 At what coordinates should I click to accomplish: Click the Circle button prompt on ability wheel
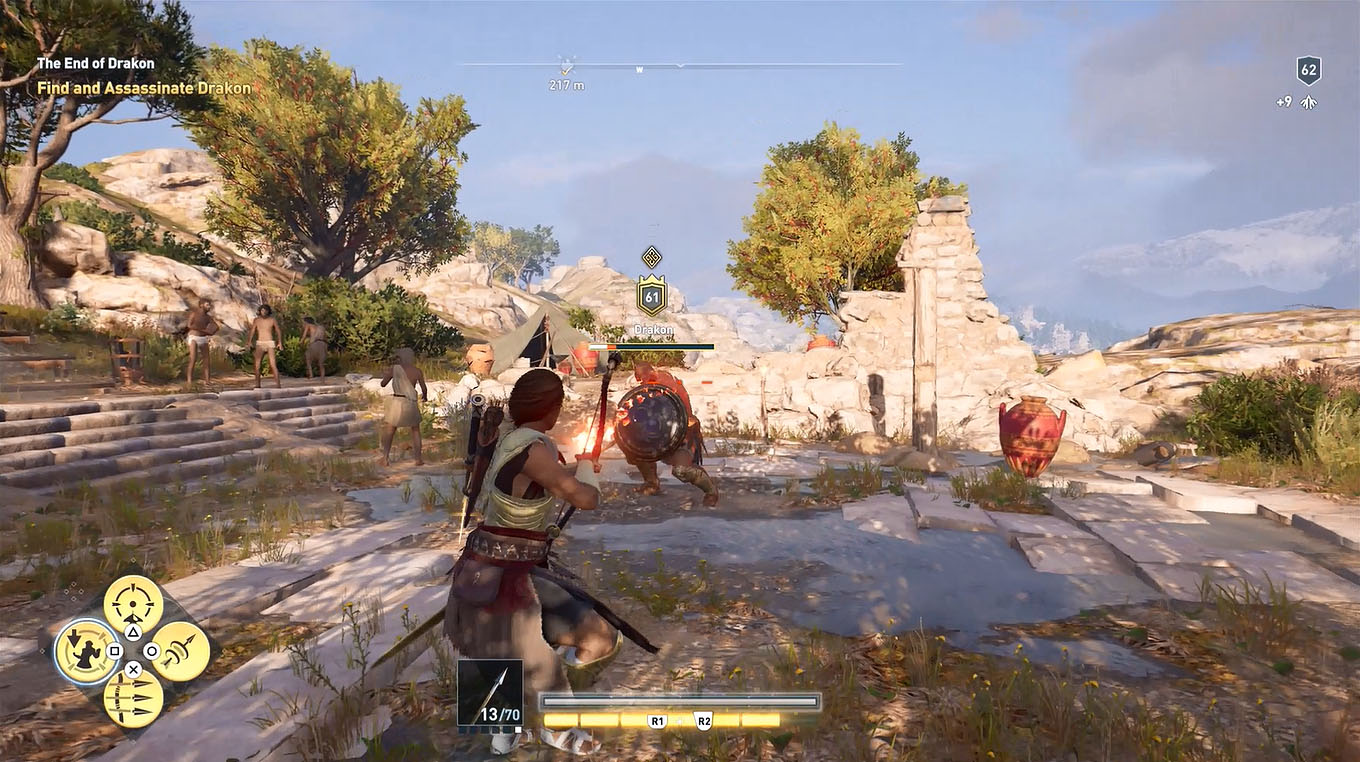coord(151,652)
